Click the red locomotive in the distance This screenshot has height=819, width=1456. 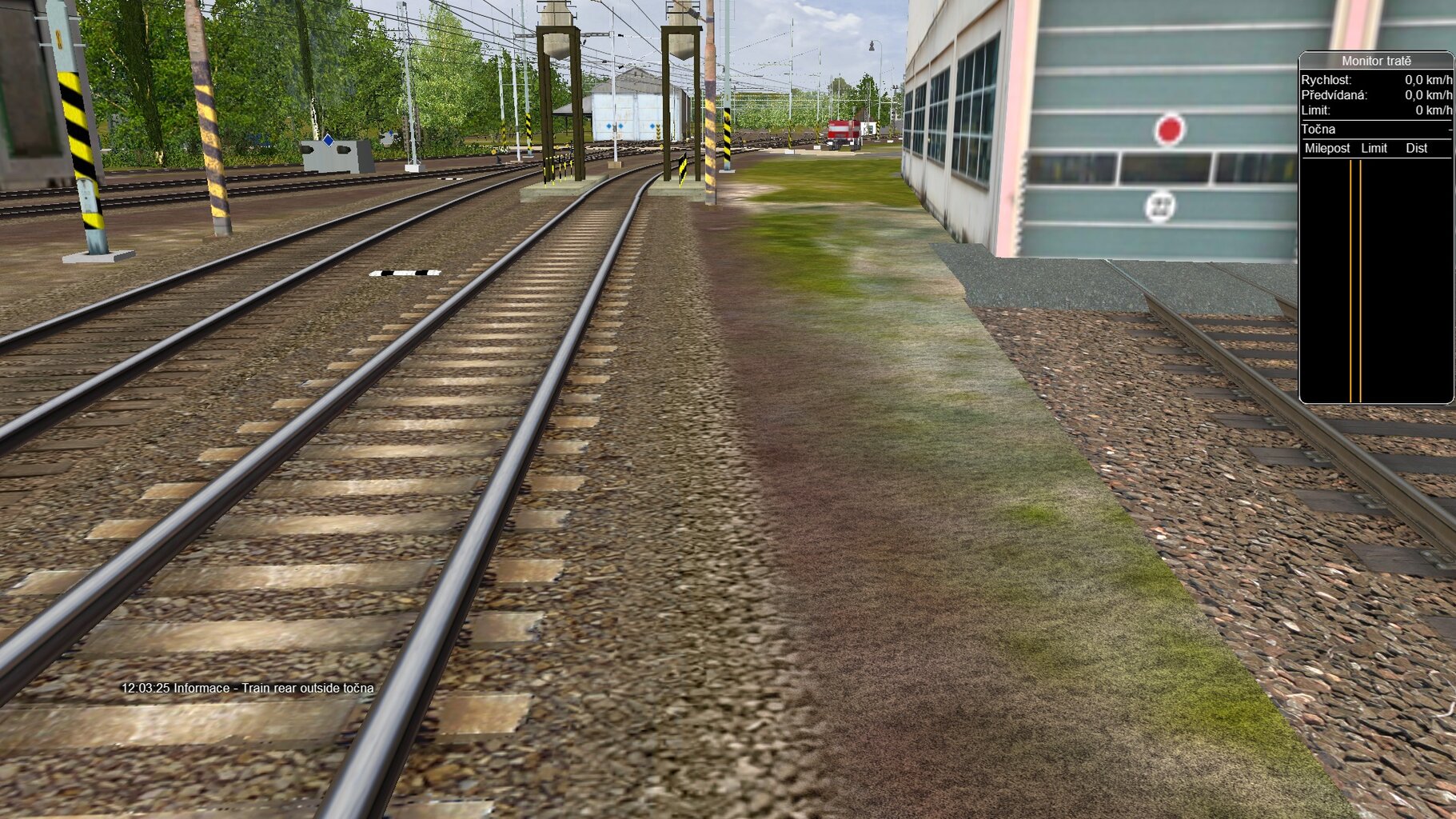point(841,130)
